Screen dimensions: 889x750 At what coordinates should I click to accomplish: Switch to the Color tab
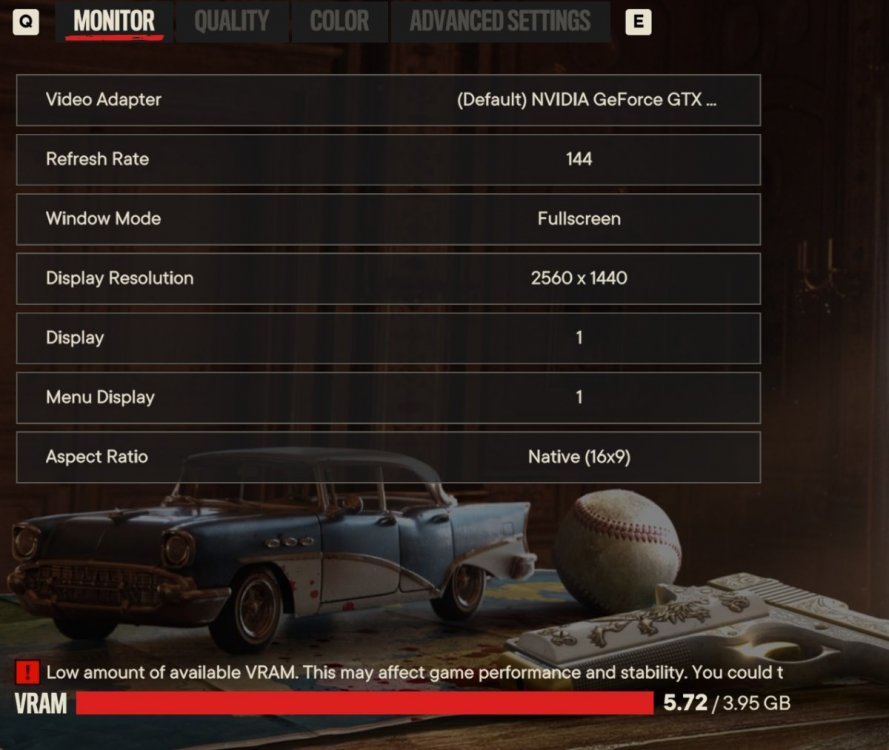click(x=339, y=21)
